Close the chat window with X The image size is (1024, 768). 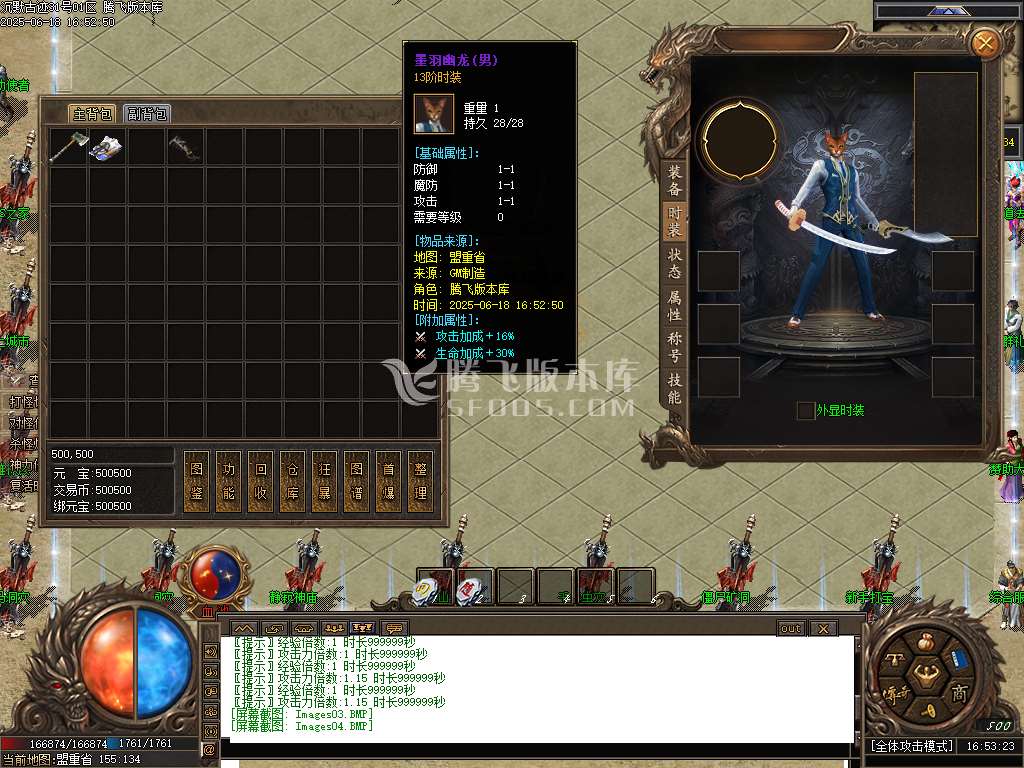coord(823,628)
